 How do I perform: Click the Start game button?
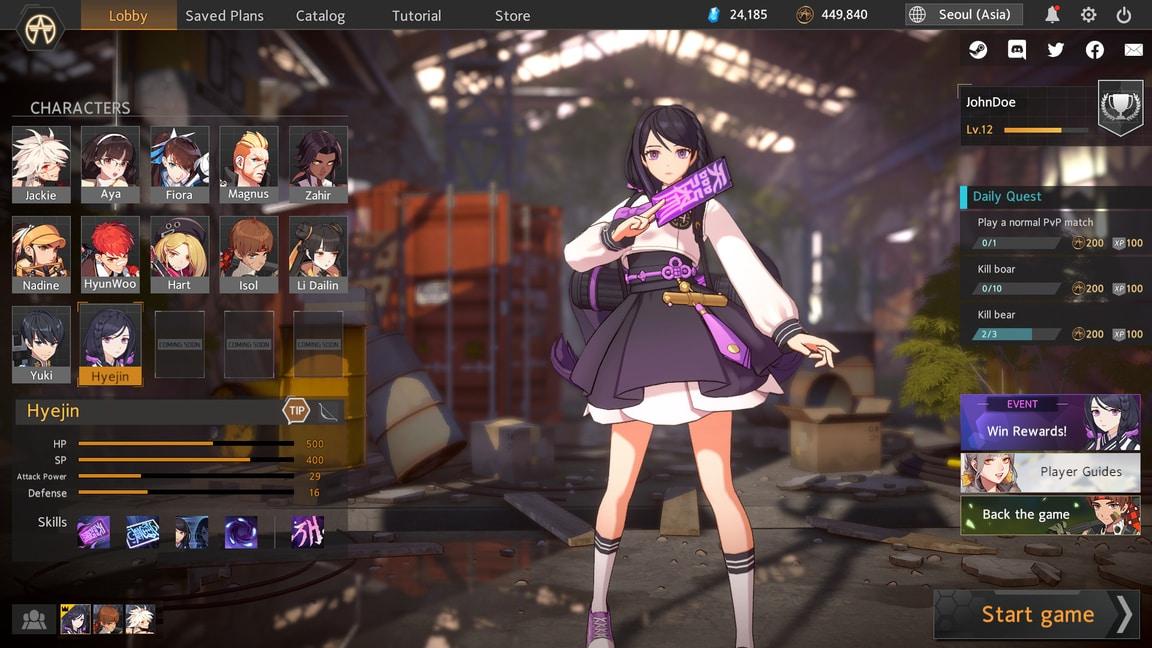tap(1037, 614)
